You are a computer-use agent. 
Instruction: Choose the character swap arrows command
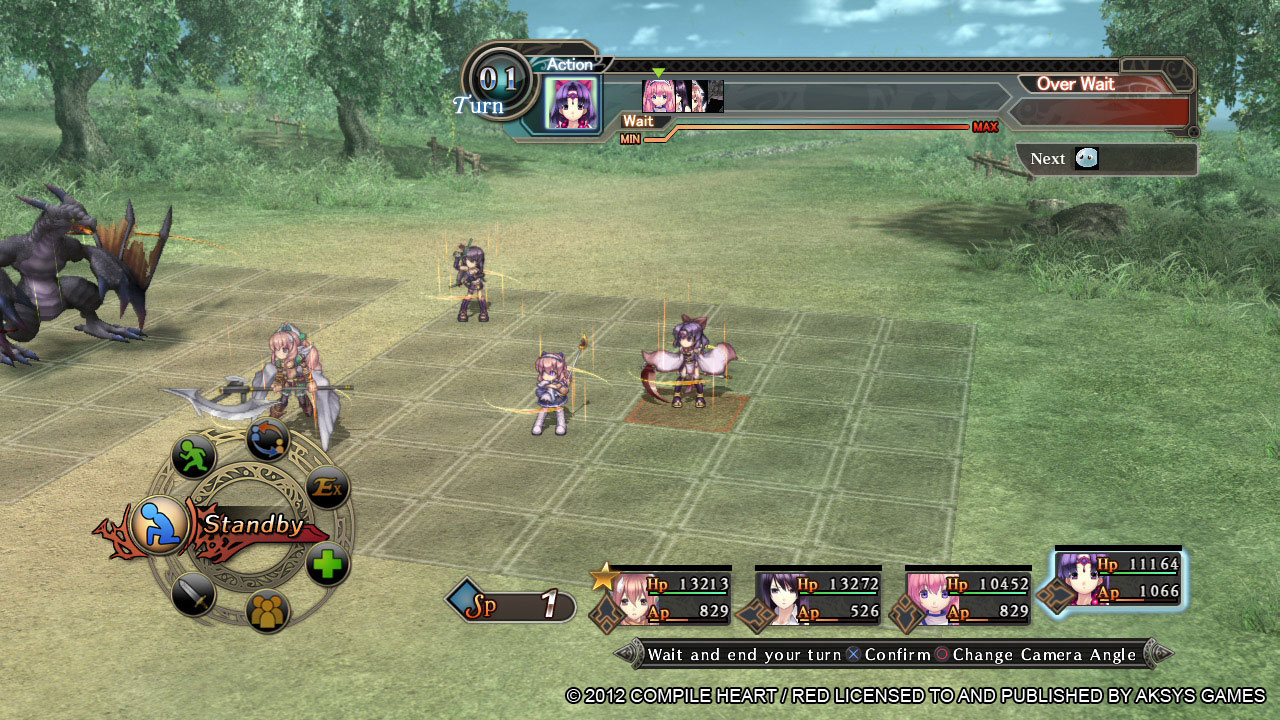267,440
